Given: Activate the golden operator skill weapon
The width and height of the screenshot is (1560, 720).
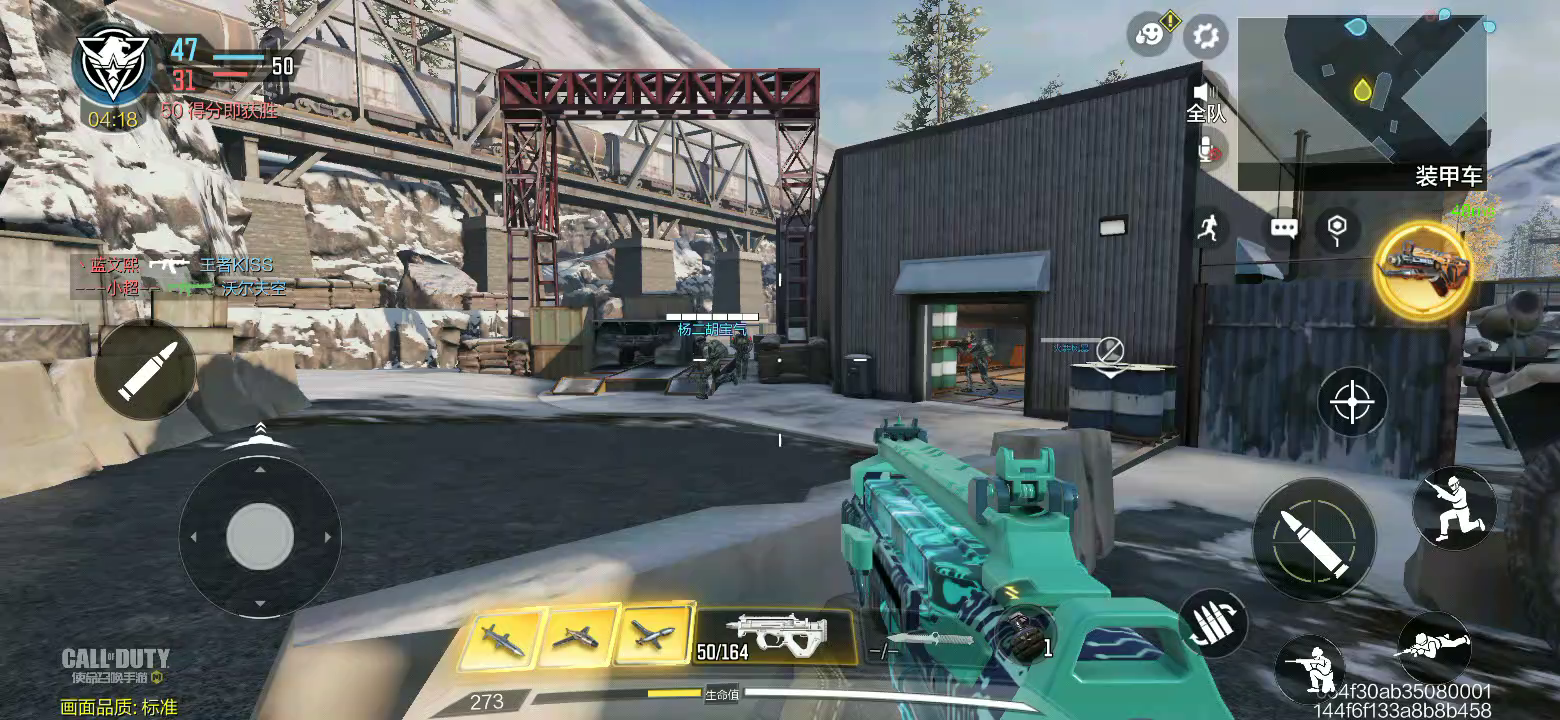Looking at the screenshot, I should pos(1423,270).
